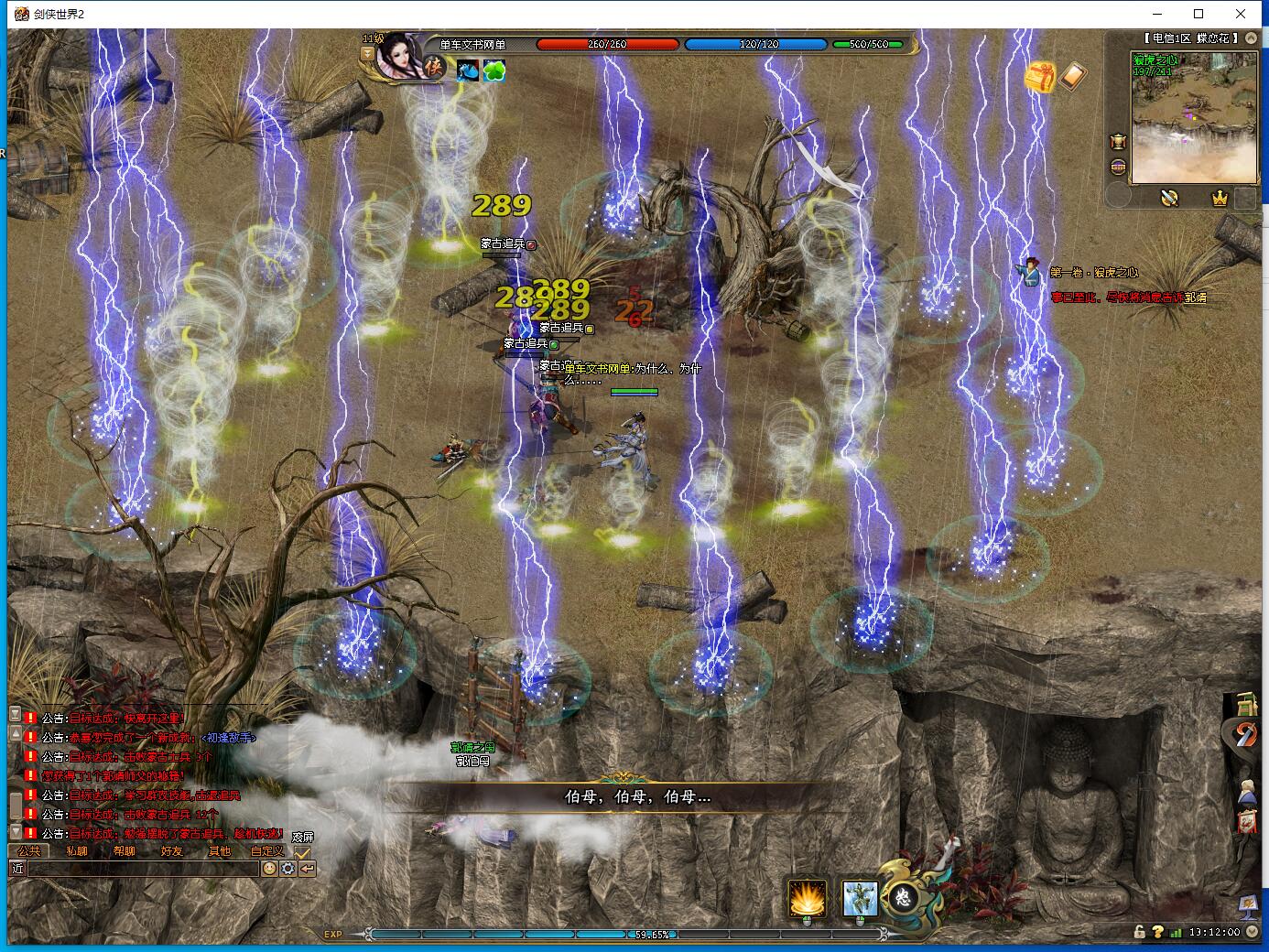Open the golden crown menu
This screenshot has width=1269, height=952.
[1219, 198]
